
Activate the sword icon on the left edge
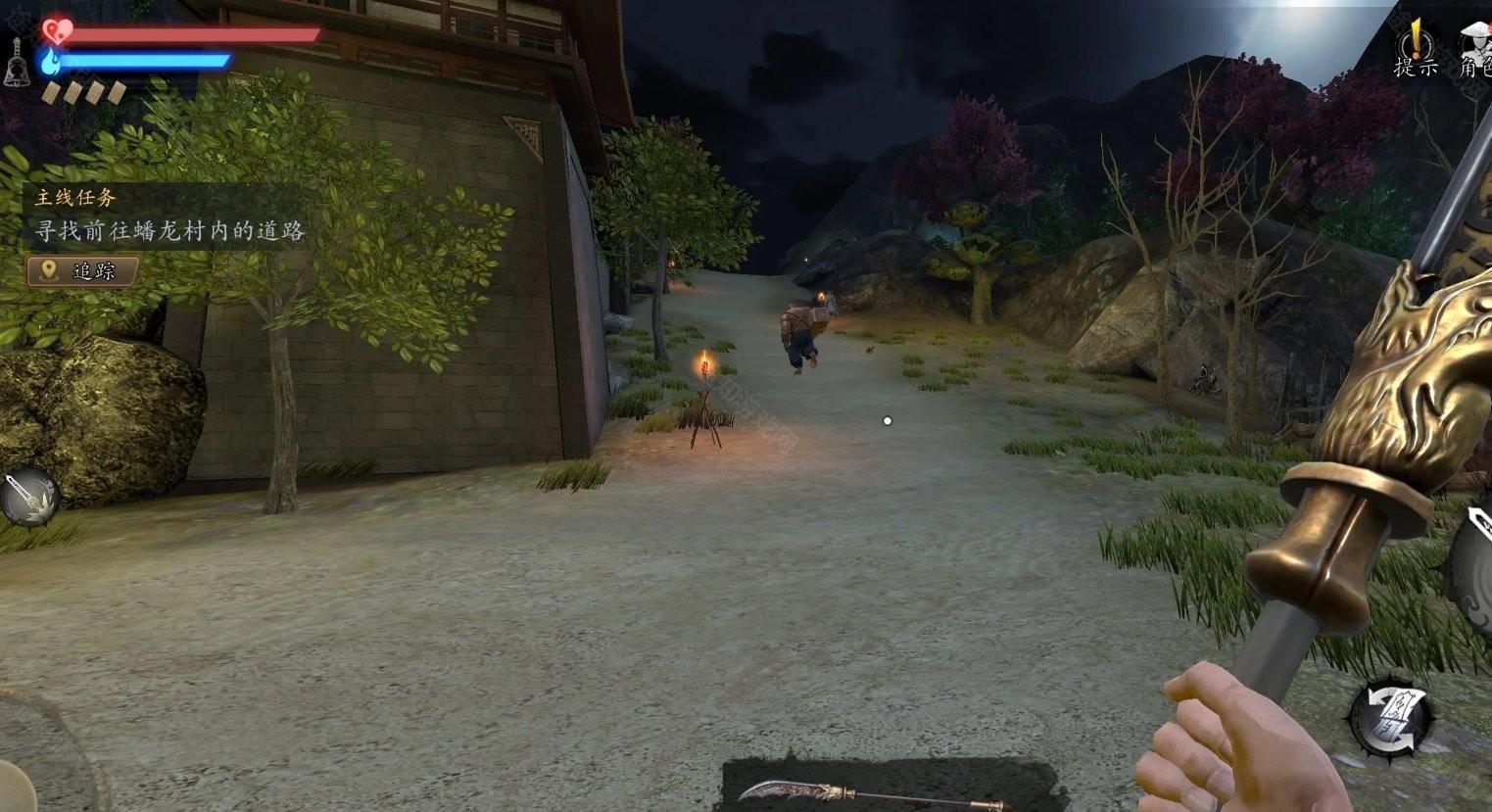pyautogui.click(x=27, y=497)
